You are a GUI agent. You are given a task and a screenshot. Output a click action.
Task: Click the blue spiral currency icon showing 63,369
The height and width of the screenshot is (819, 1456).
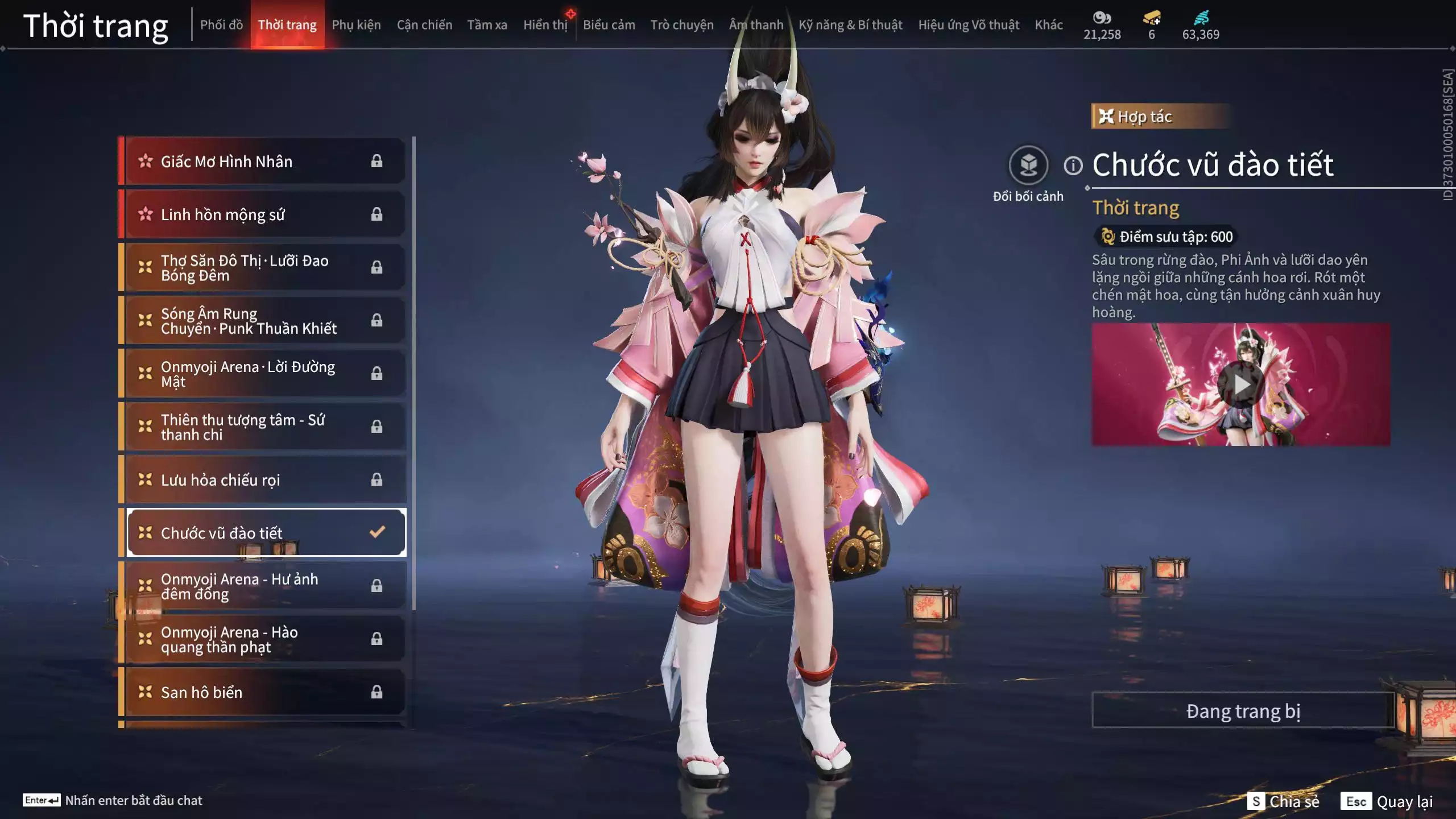click(1199, 17)
